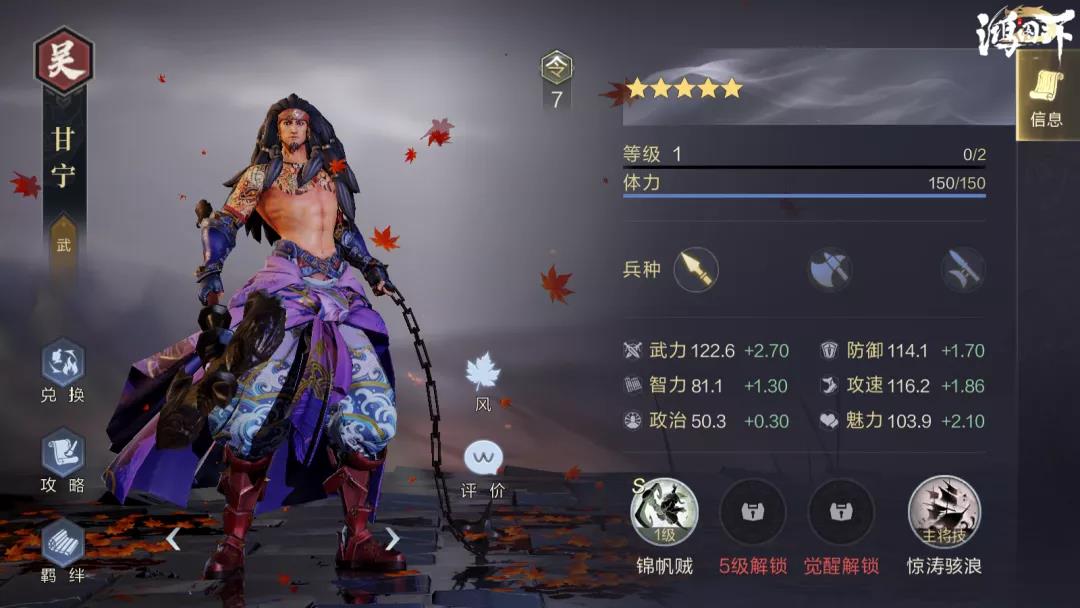1080x608 pixels.
Task: Click the 吴 faction badge
Action: [64, 60]
